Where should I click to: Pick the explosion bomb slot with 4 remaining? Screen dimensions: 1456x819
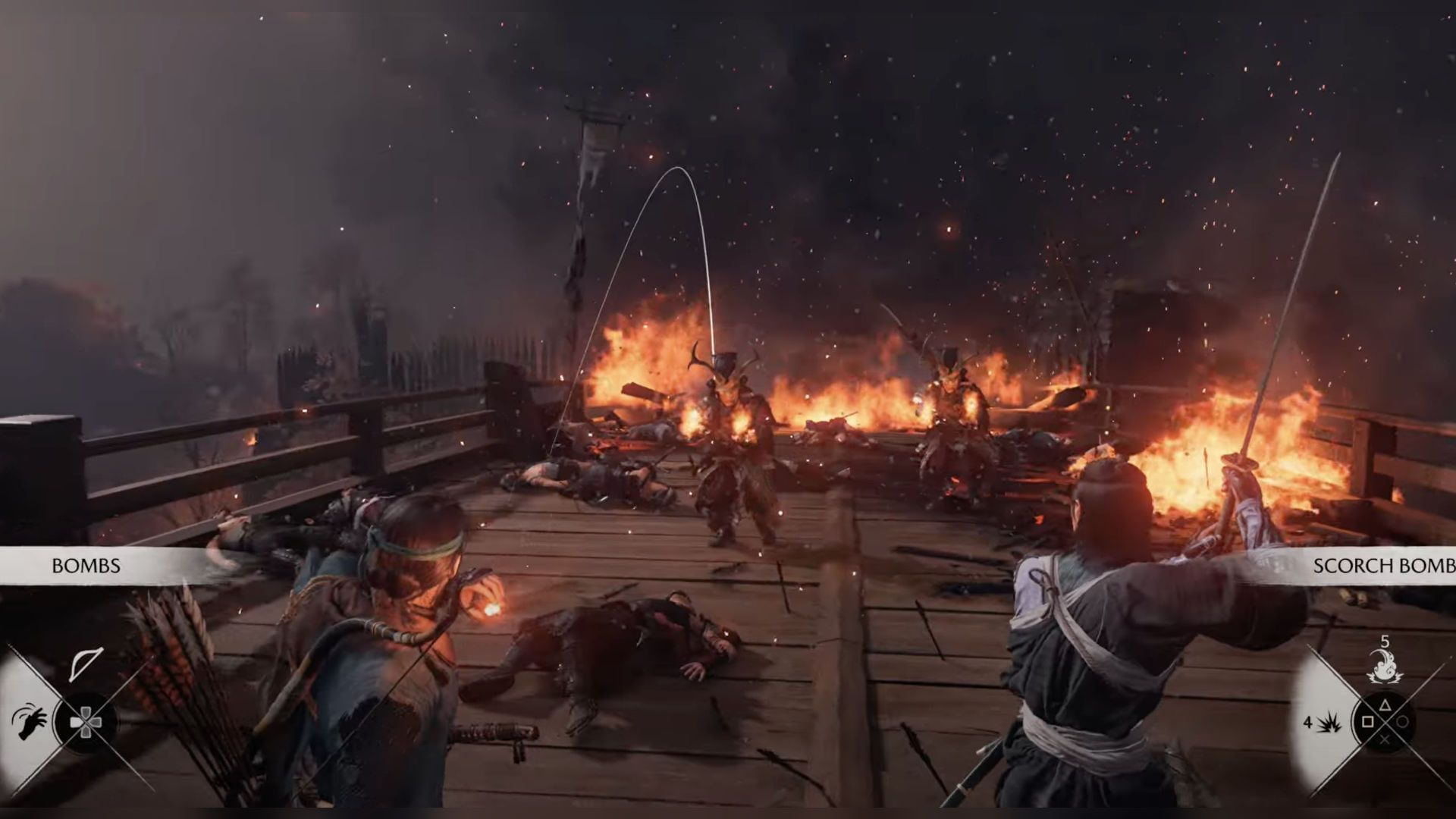tap(1330, 723)
